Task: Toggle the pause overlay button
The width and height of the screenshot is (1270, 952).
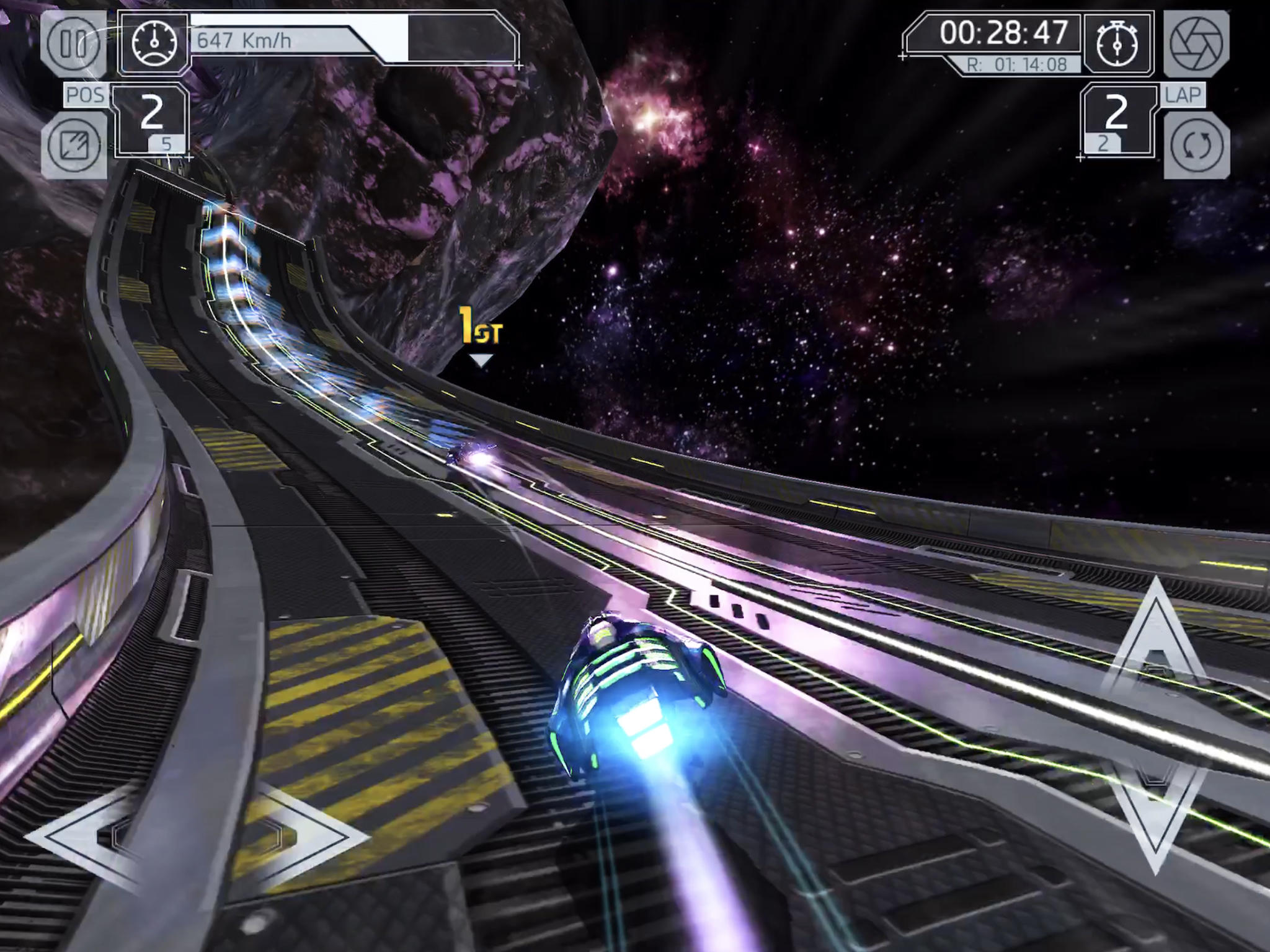Action: pos(74,43)
